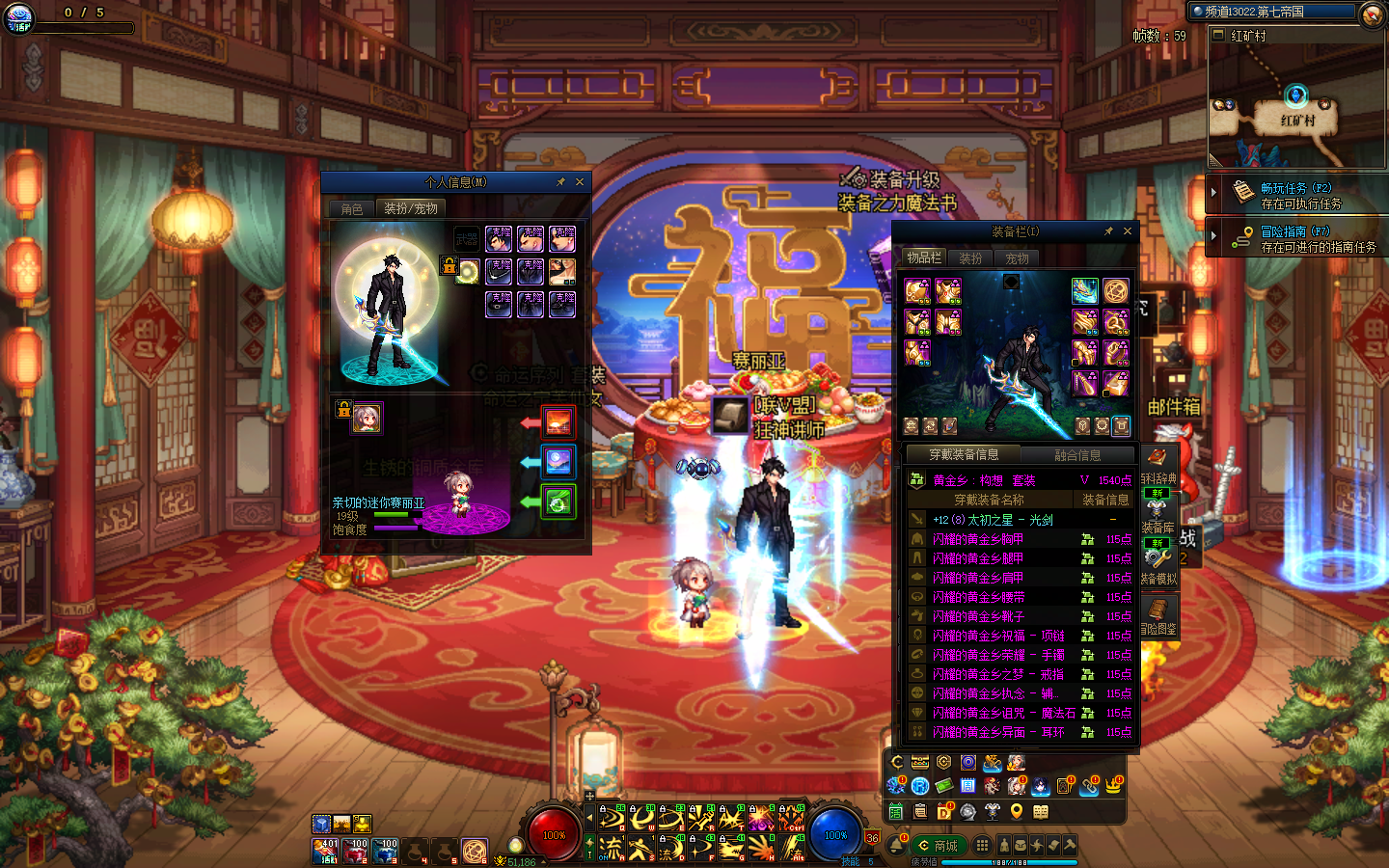Switch to the 角色 tab
Image resolution: width=1389 pixels, height=868 pixels.
tap(352, 208)
